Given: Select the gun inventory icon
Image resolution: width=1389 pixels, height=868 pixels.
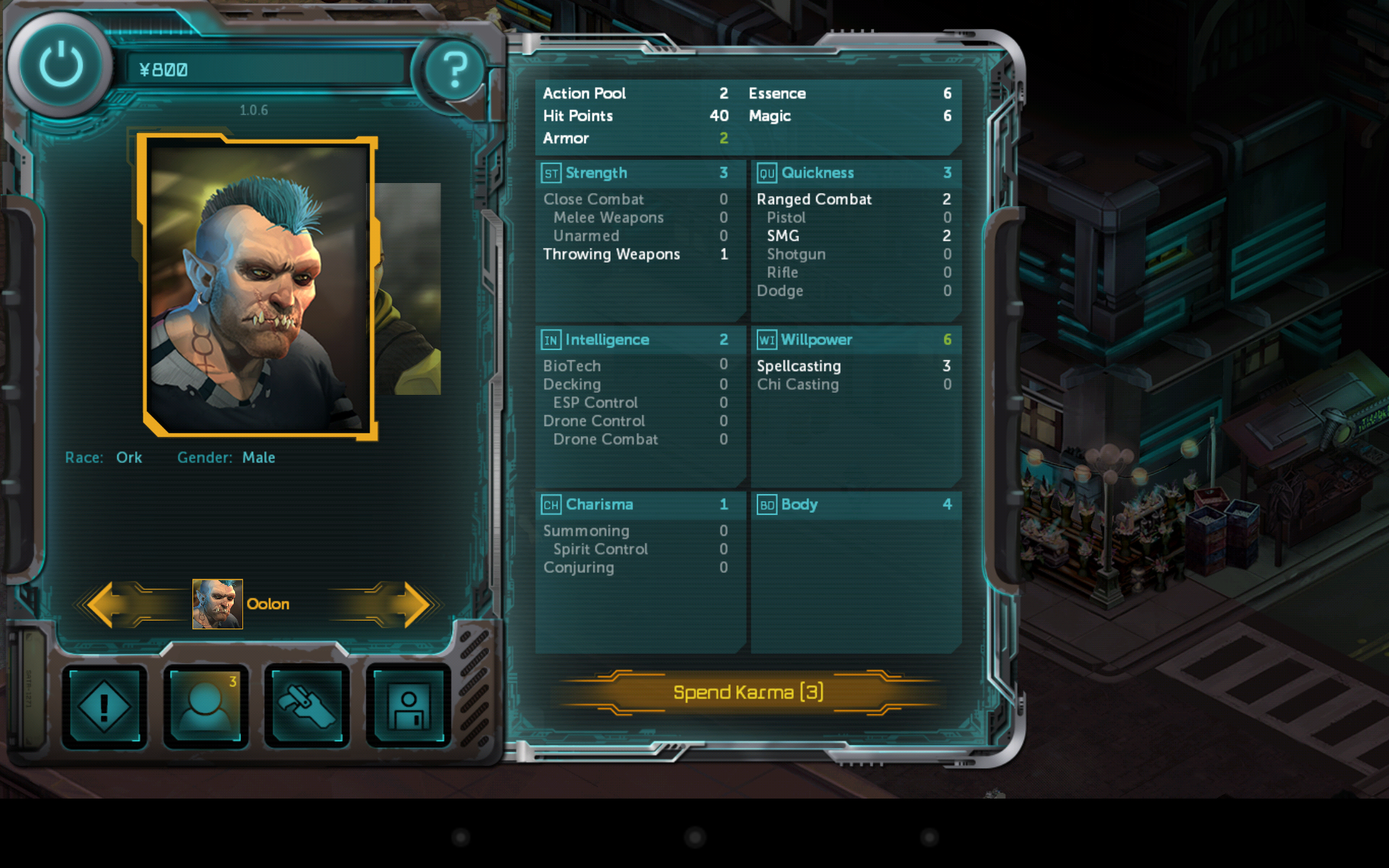Looking at the screenshot, I should tap(307, 707).
